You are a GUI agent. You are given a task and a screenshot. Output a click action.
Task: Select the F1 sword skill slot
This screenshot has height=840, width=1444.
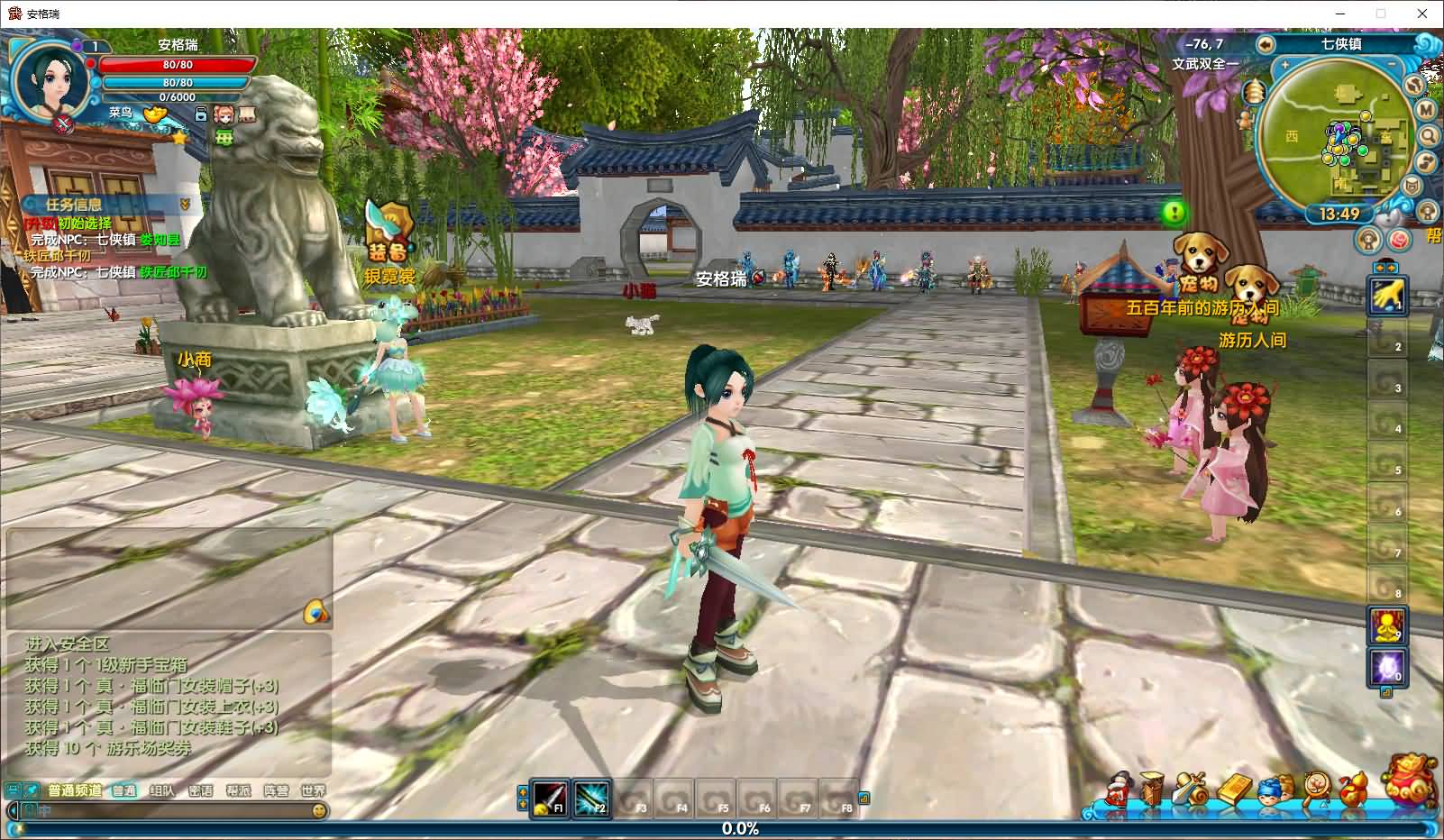(550, 797)
